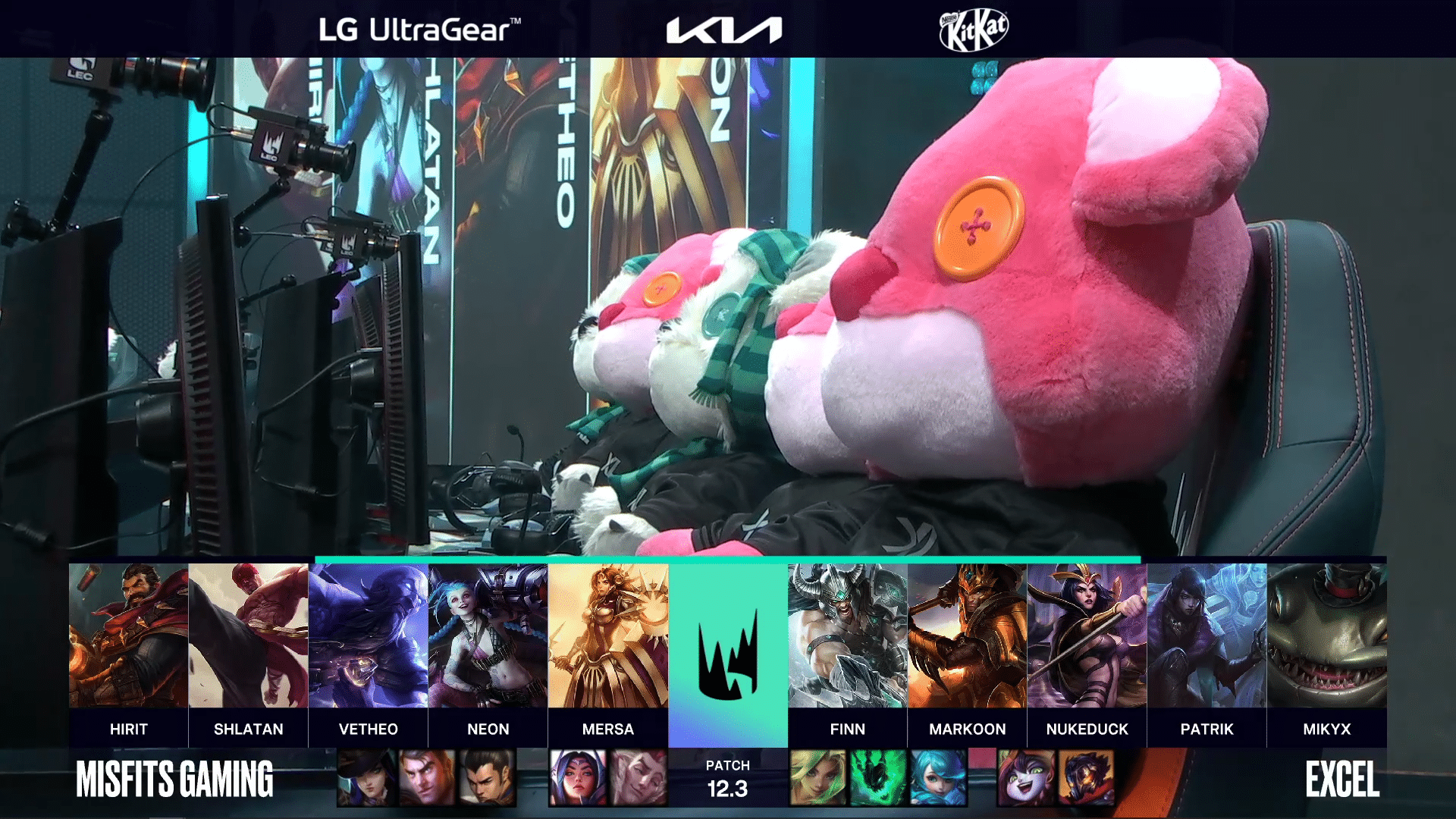Click the banned Gwen icon

pyautogui.click(x=938, y=777)
